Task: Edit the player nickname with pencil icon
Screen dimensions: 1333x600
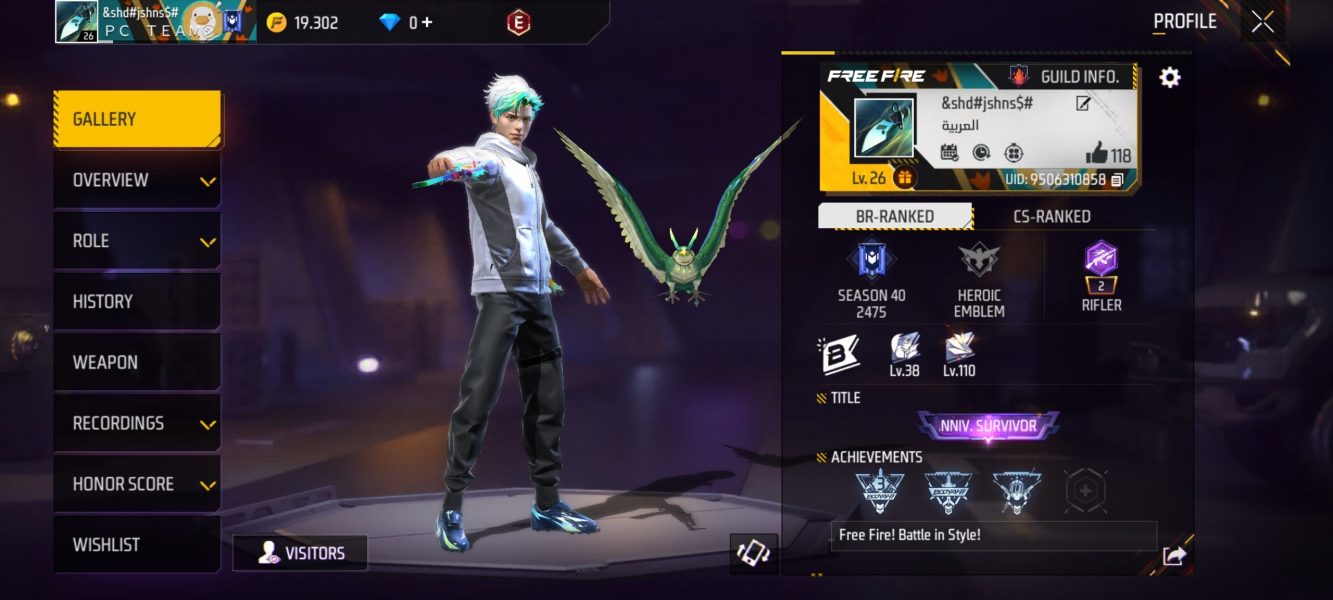Action: click(1083, 103)
